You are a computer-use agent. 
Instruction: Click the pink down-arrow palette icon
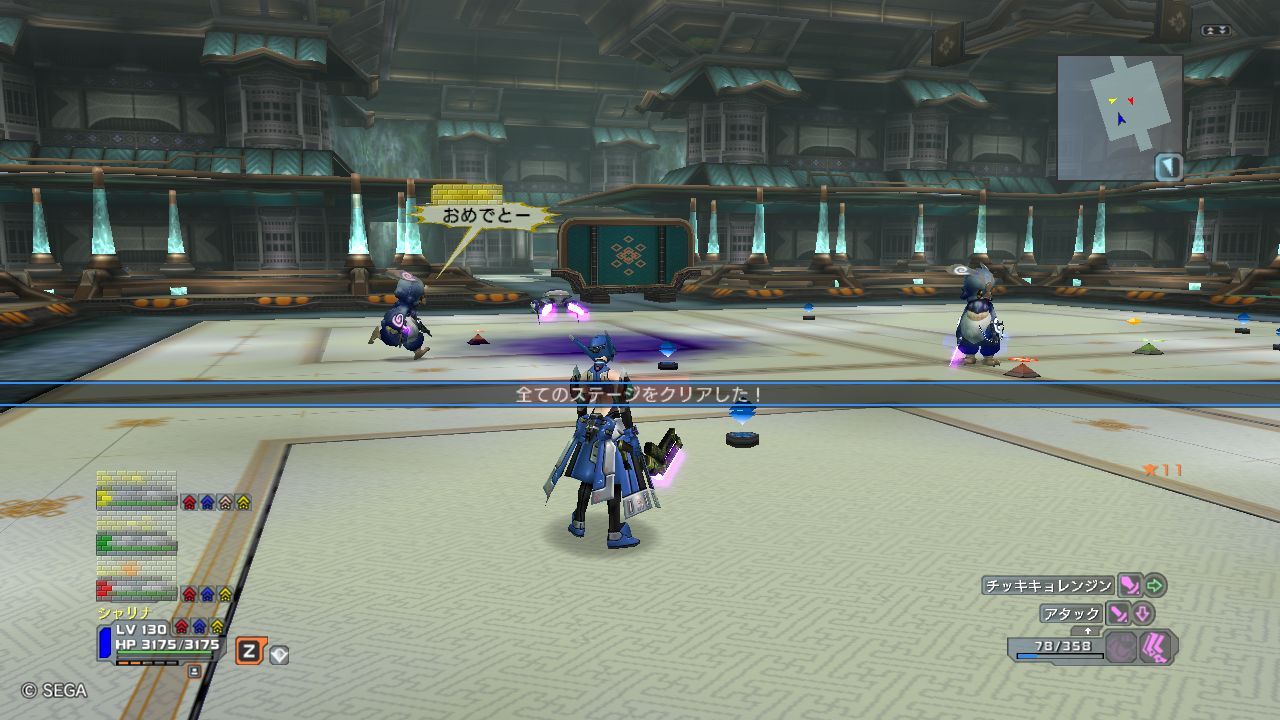1143,614
